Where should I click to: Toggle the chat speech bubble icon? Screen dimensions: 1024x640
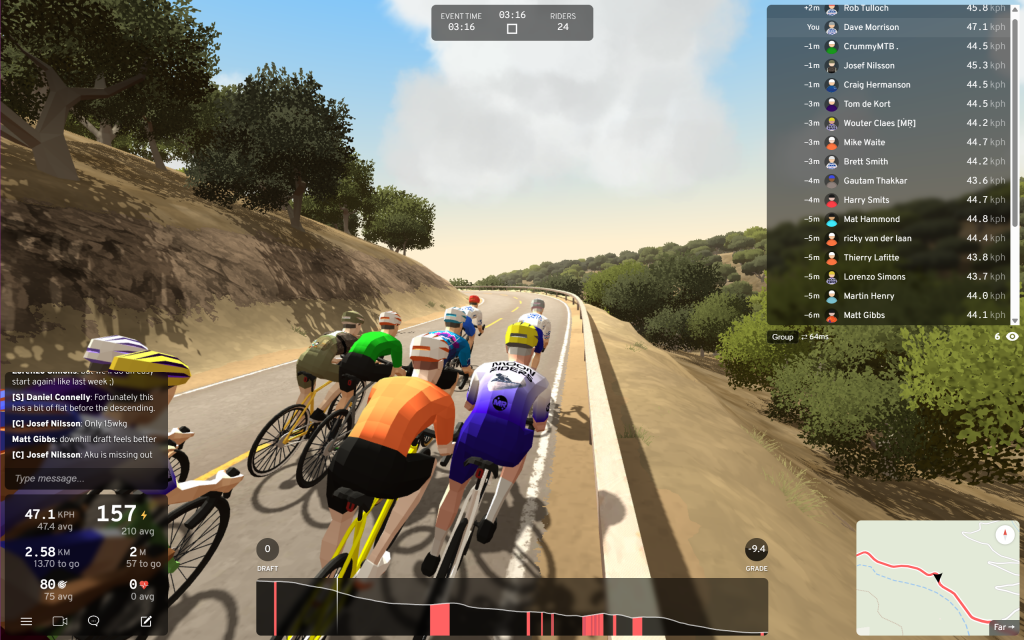[93, 621]
